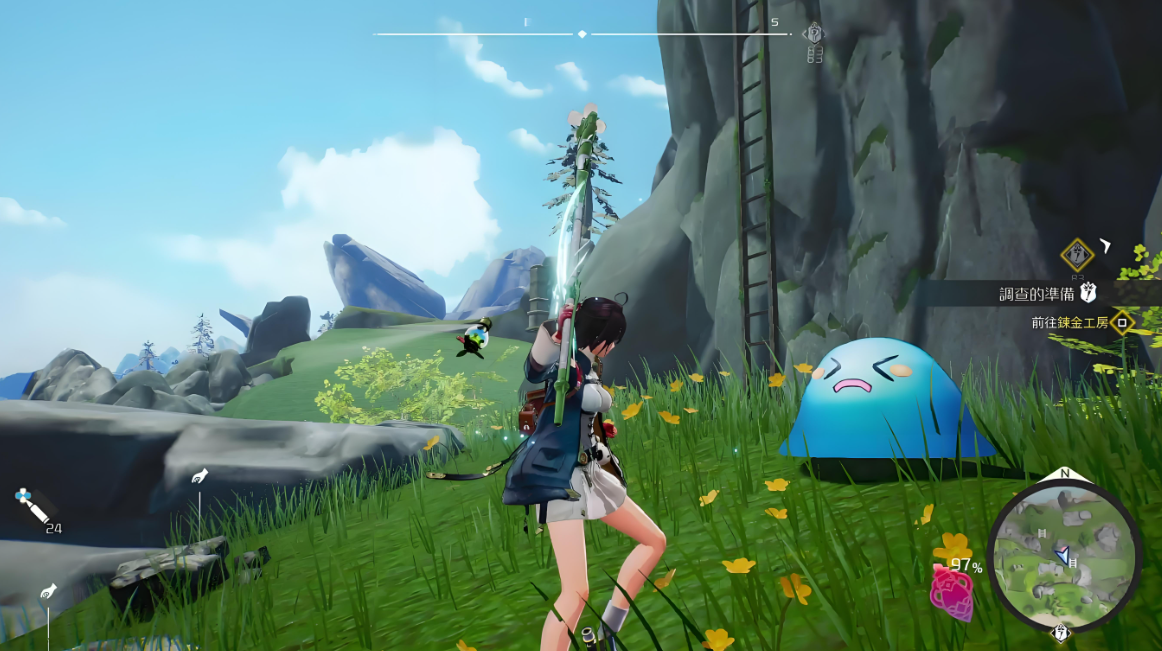
Task: Click the 前往鍊金工房 objective line
Action: [x=1070, y=322]
